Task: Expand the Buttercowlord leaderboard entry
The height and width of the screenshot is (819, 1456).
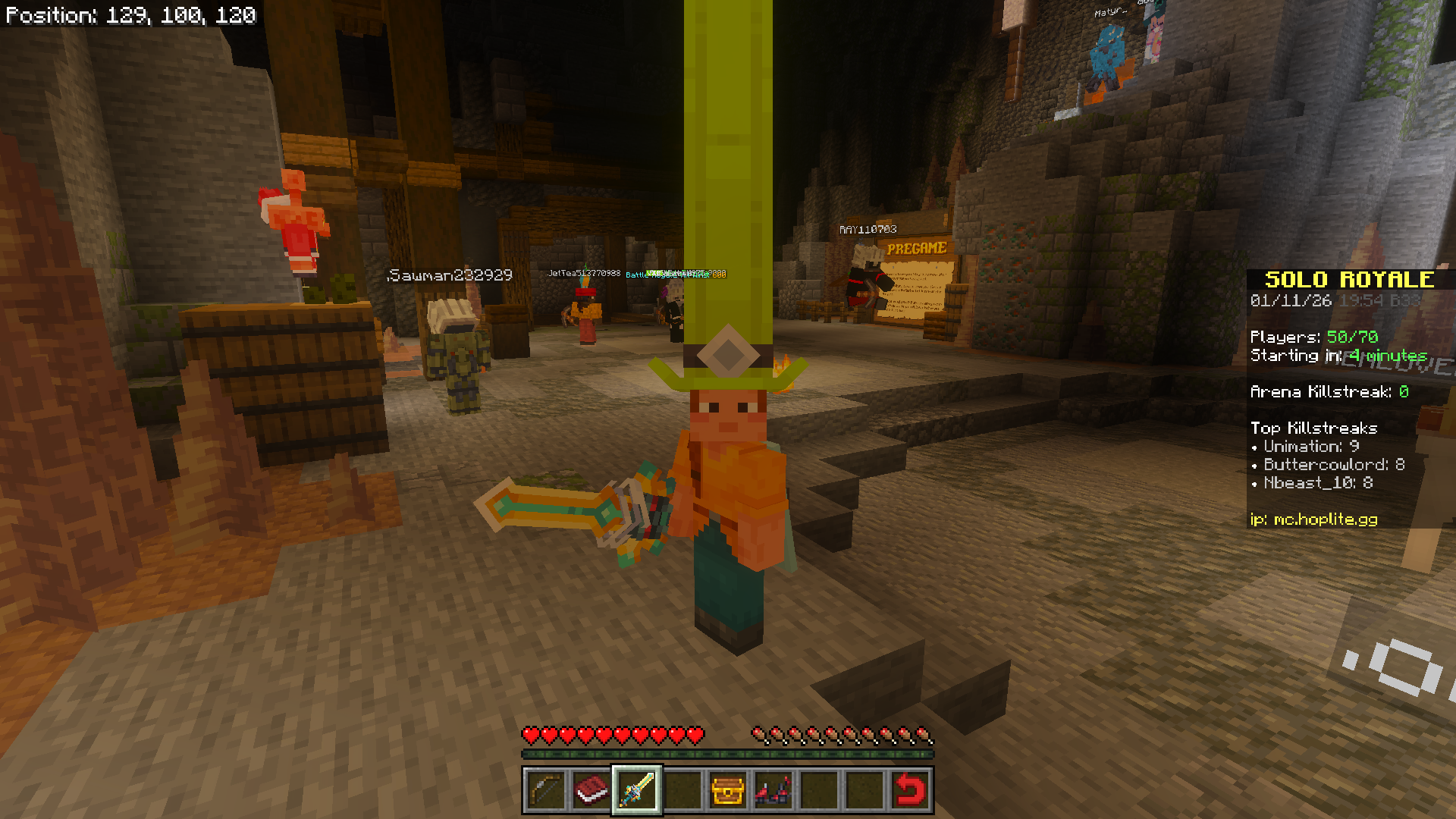Action: [1331, 465]
